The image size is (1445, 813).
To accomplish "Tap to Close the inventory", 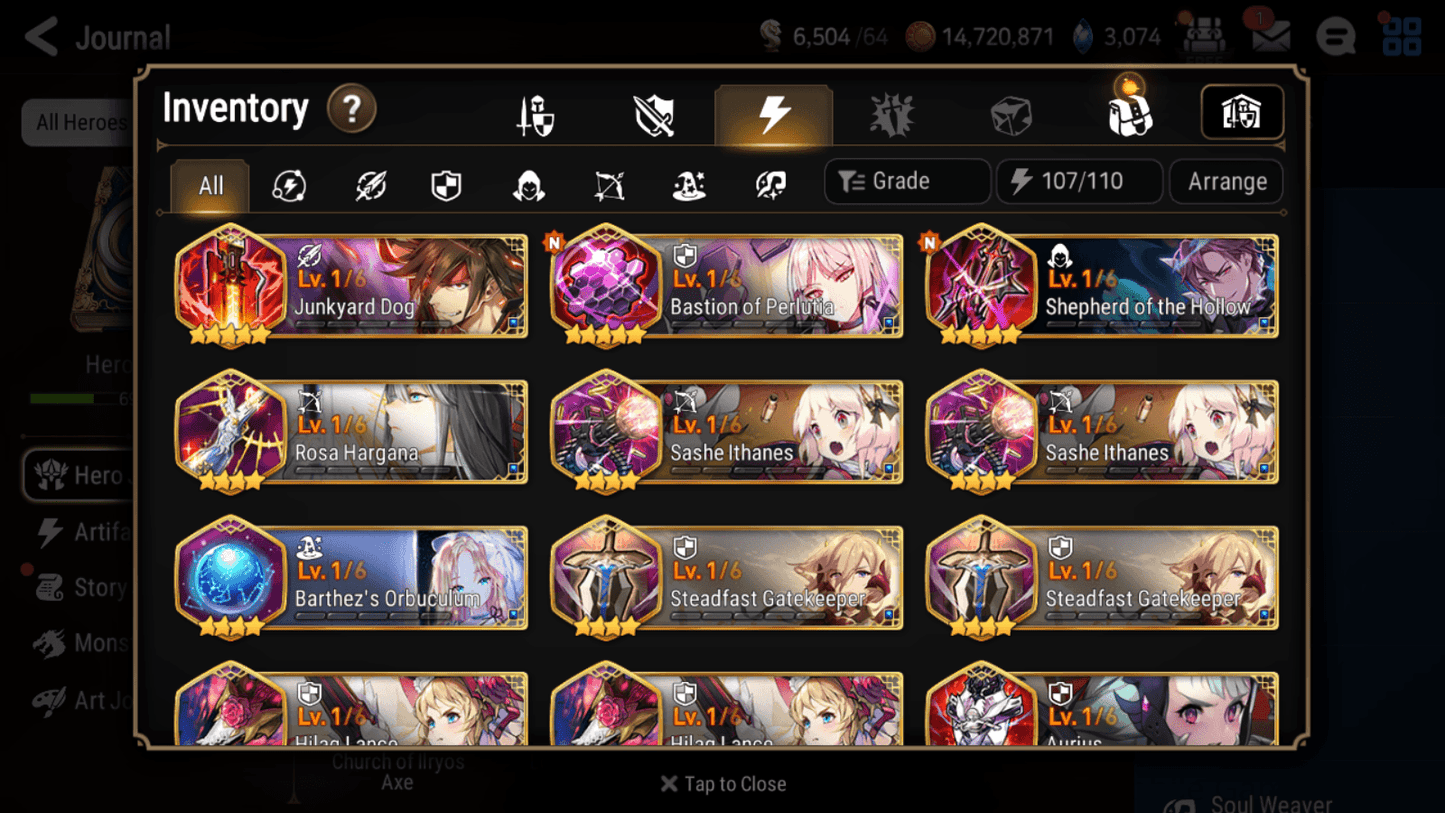I will 722,784.
